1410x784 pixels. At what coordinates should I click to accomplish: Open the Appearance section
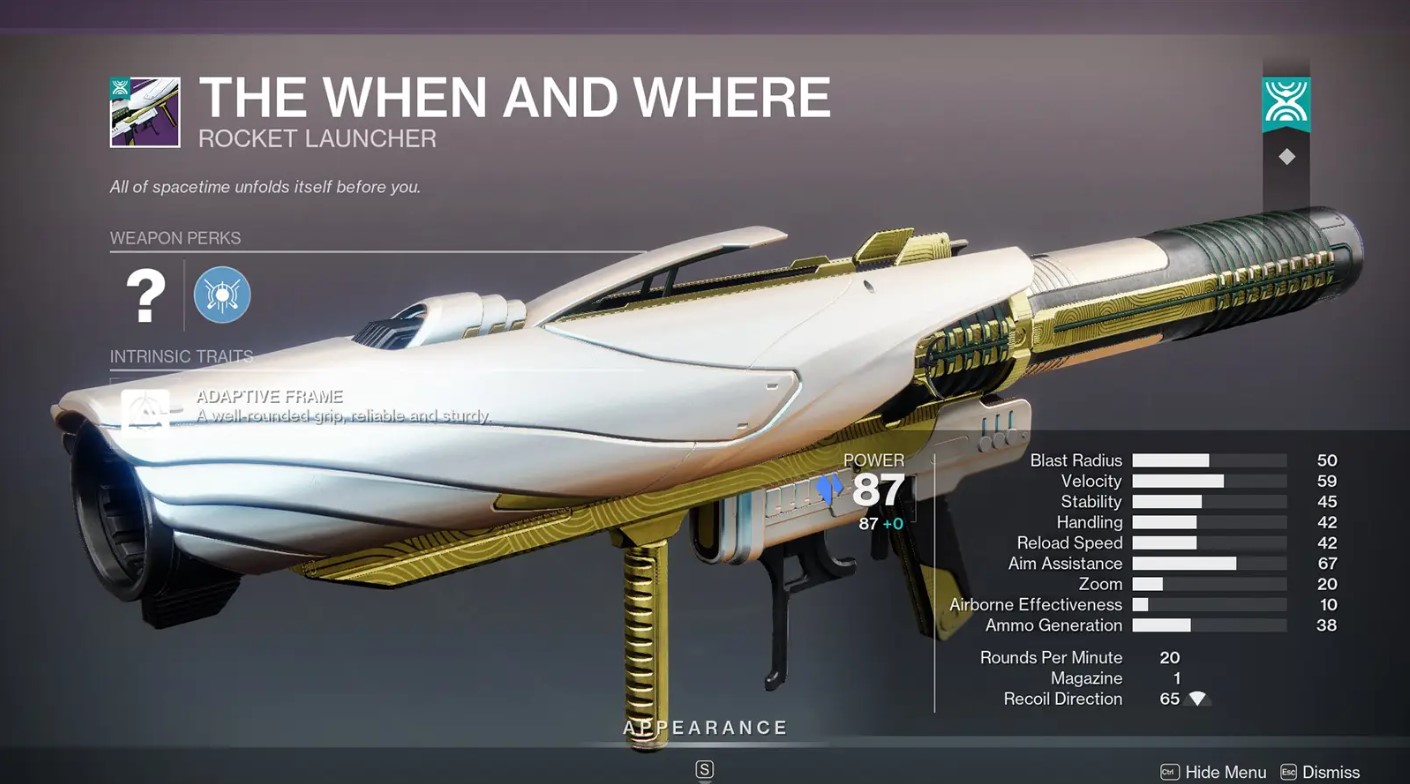(x=705, y=728)
